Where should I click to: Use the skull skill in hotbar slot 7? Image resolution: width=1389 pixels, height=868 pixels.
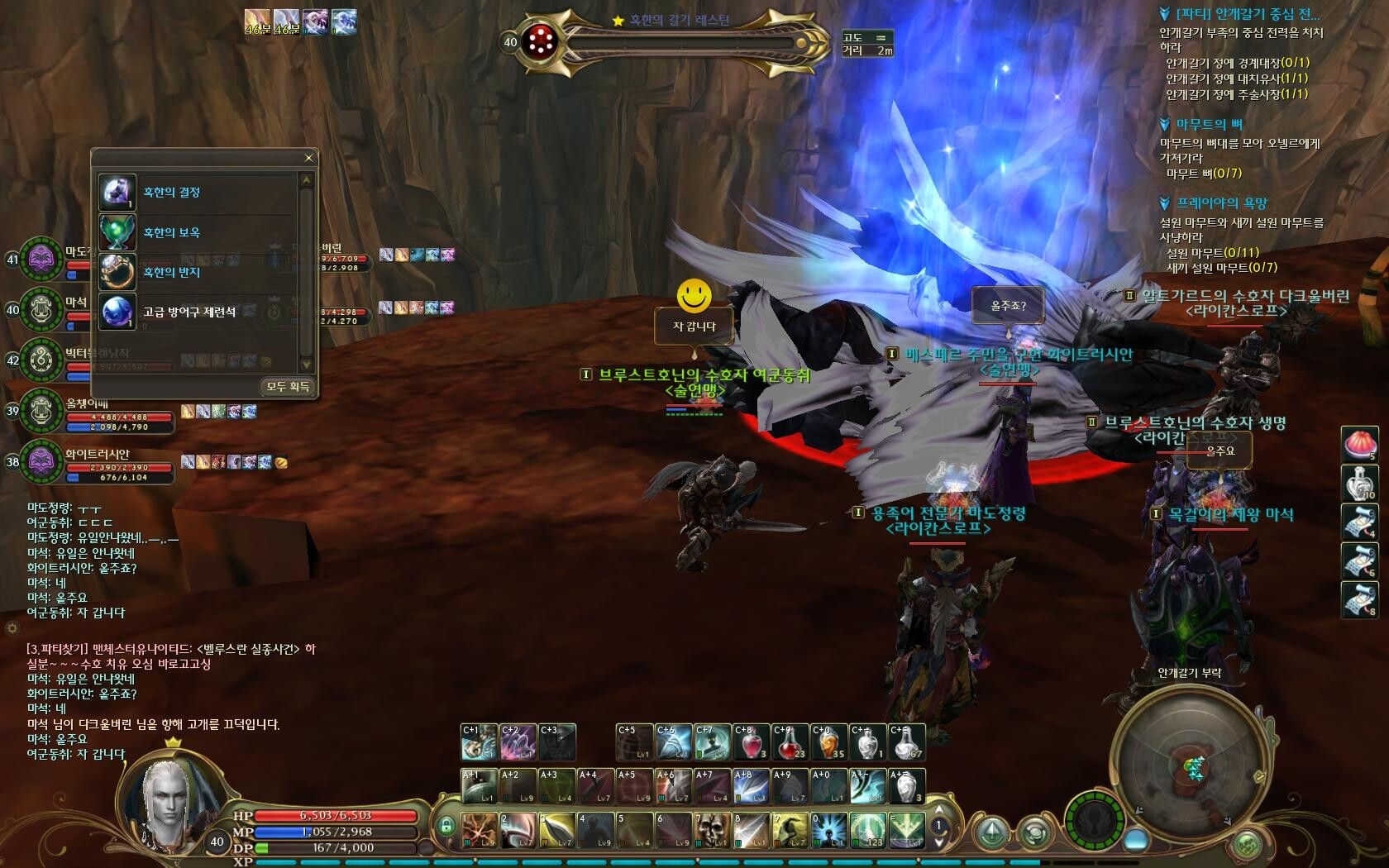[713, 830]
